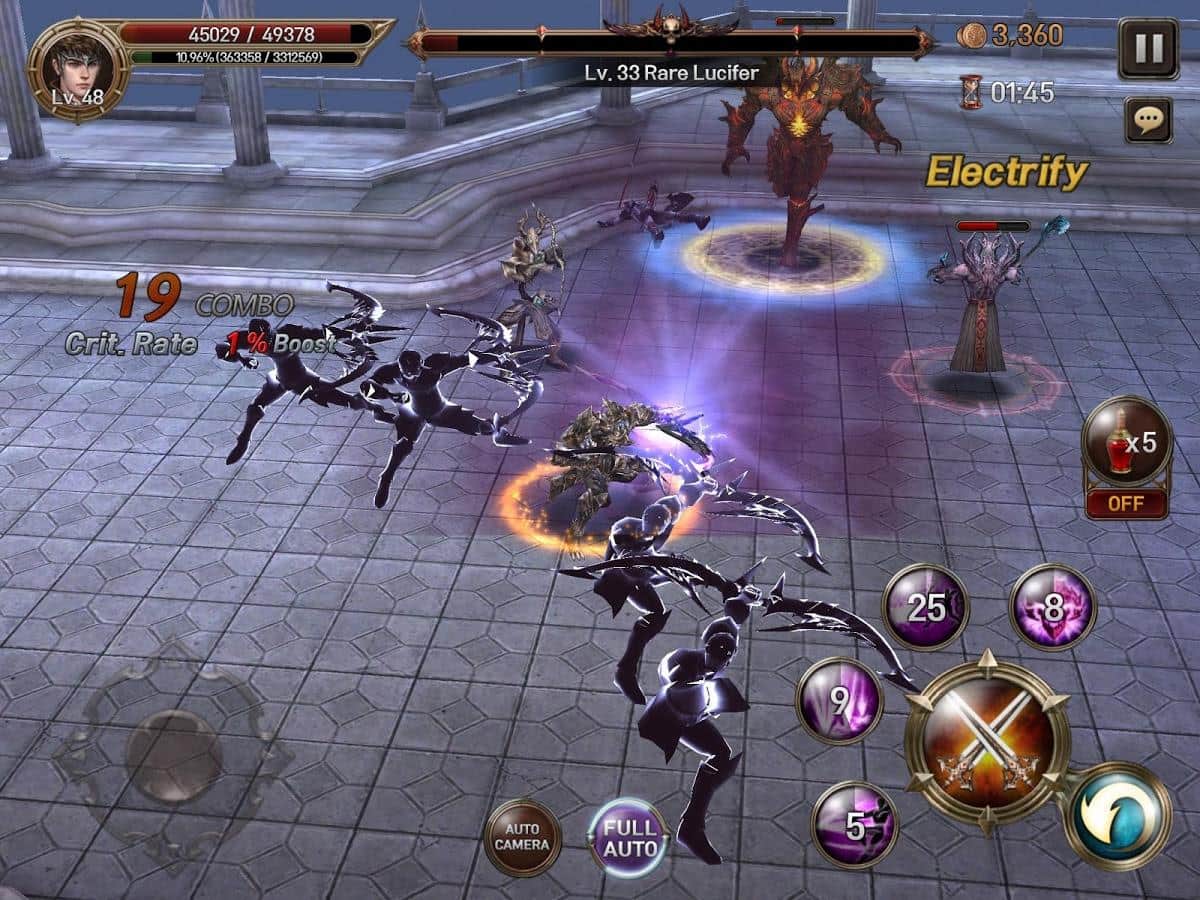
Task: Click the hero portrait at Lv. 48
Action: [x=78, y=68]
